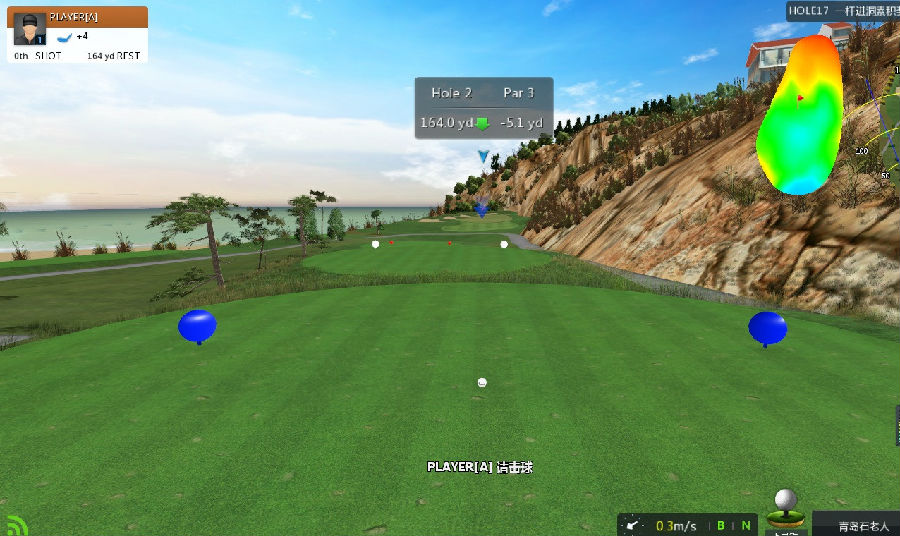Click the course name label panel
This screenshot has height=536, width=900.
pos(855,525)
